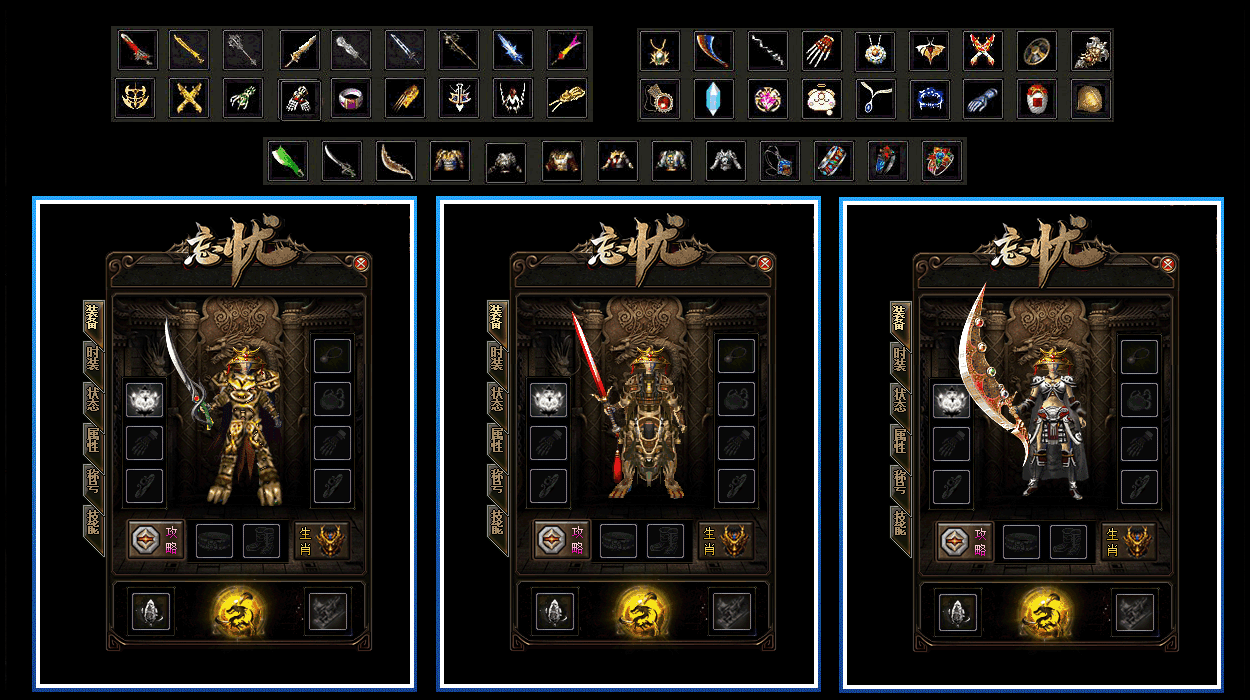Select the cute pink pig charm icon
The width and height of the screenshot is (1250, 700).
click(x=822, y=99)
